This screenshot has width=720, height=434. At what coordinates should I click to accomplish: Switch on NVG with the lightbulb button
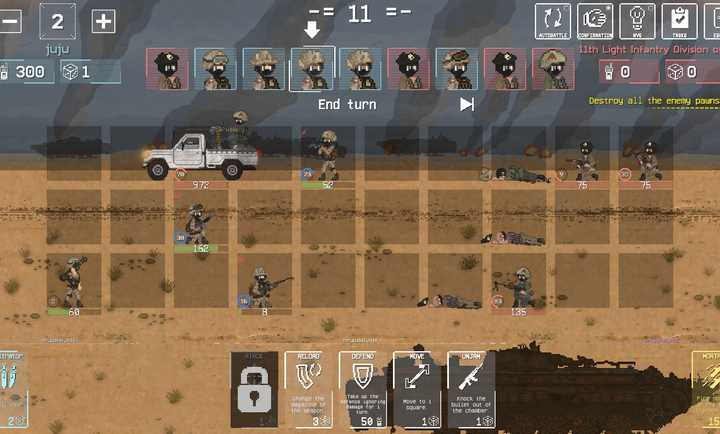(x=638, y=20)
